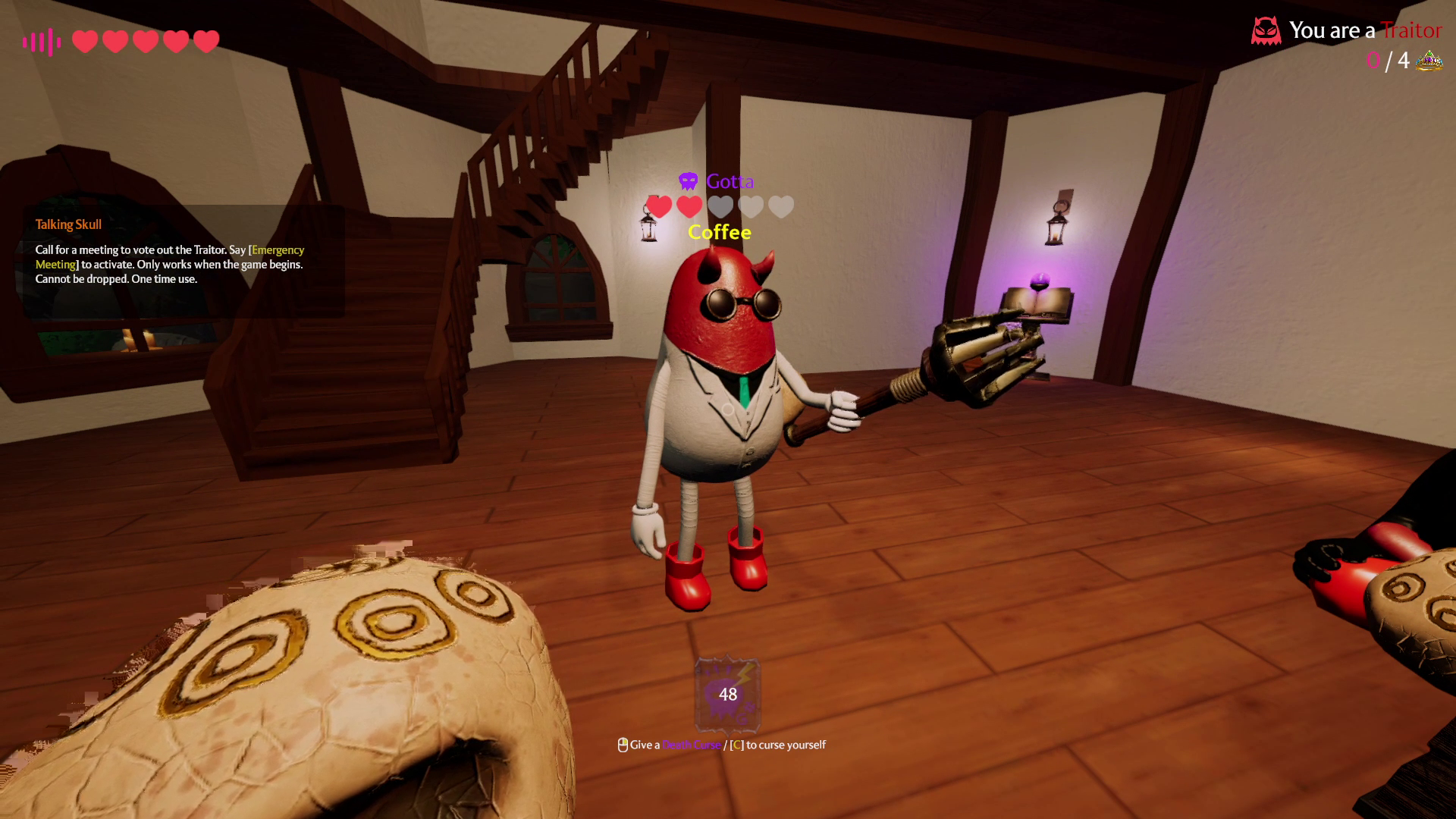Click the lightning bolt on the curse card
The height and width of the screenshot is (819, 1456).
[744, 675]
